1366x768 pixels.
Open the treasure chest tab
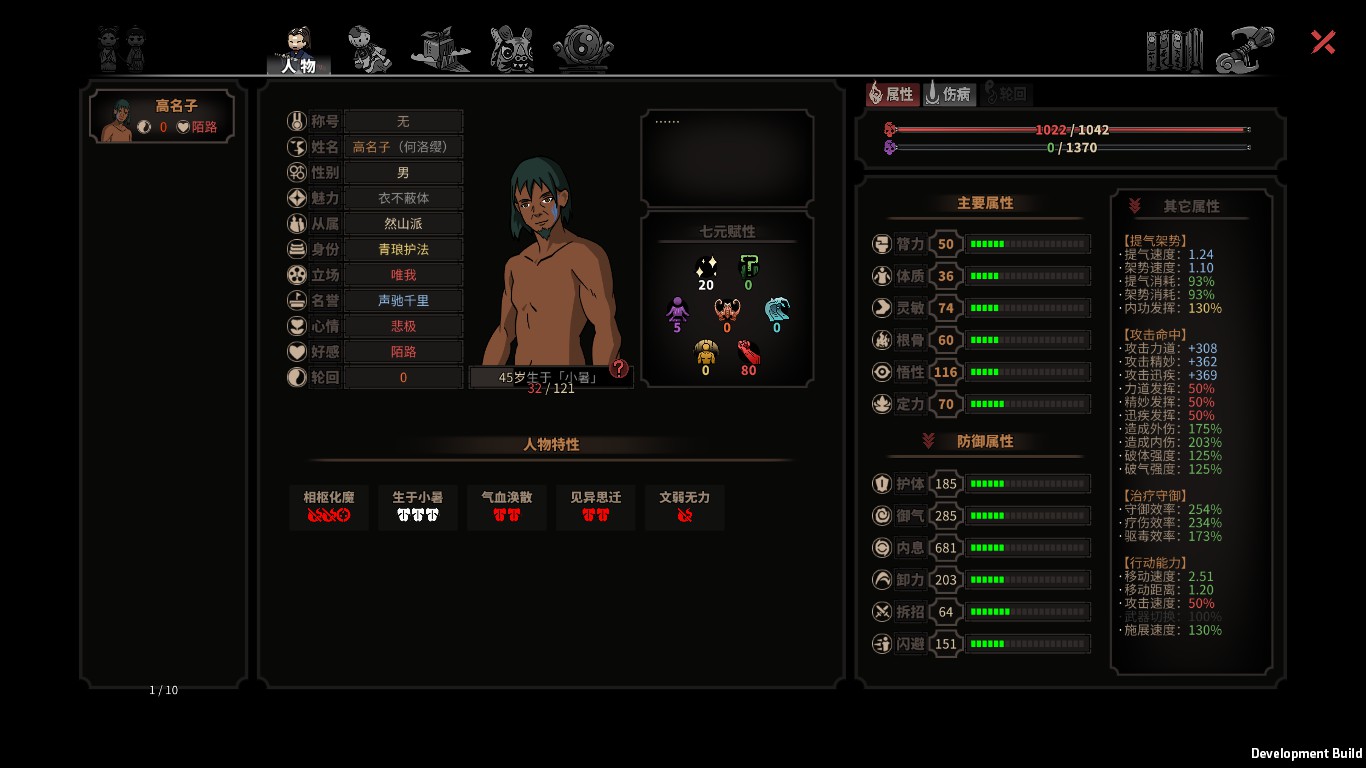440,49
